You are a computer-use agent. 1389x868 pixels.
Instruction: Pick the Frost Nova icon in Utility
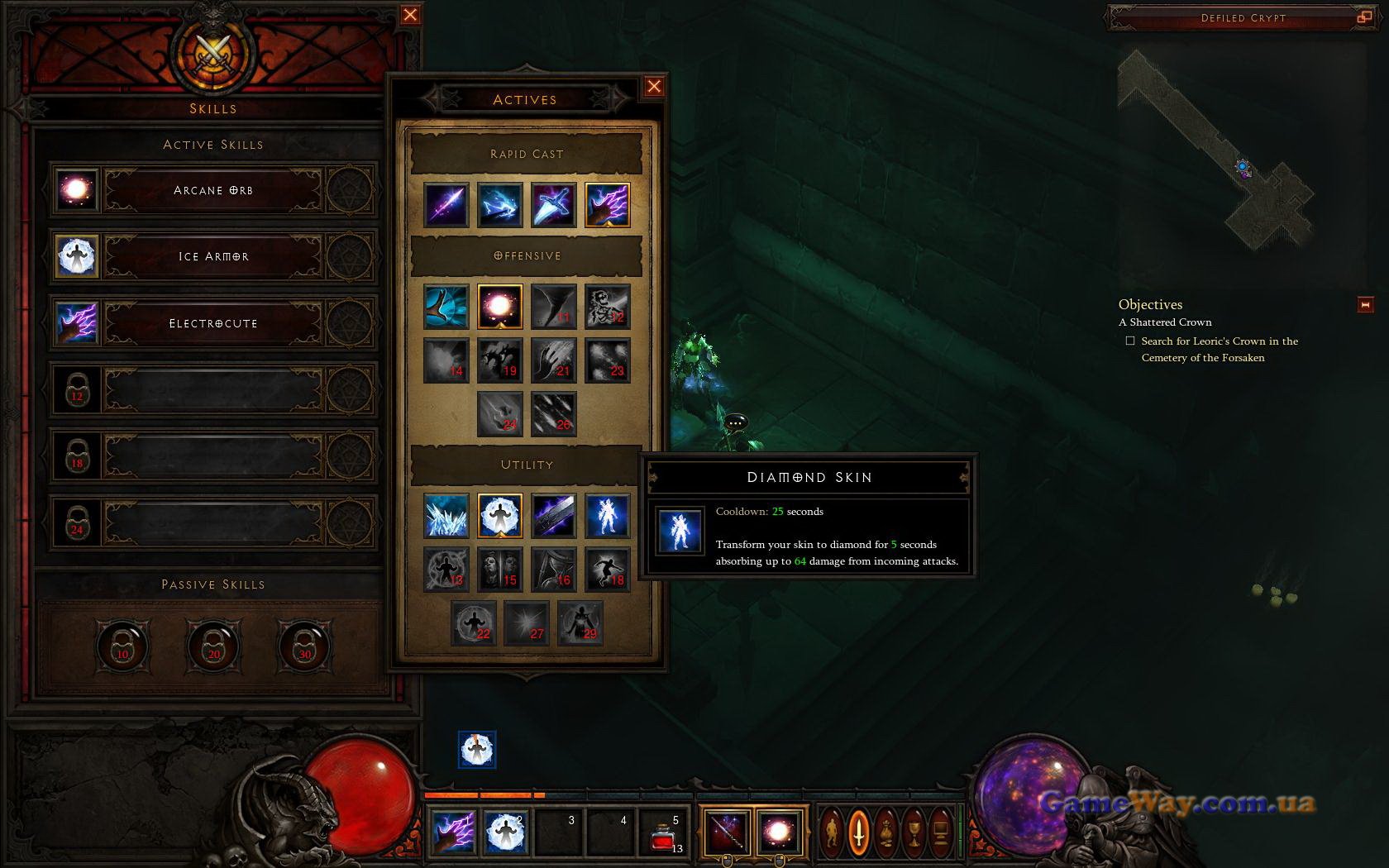point(446,516)
